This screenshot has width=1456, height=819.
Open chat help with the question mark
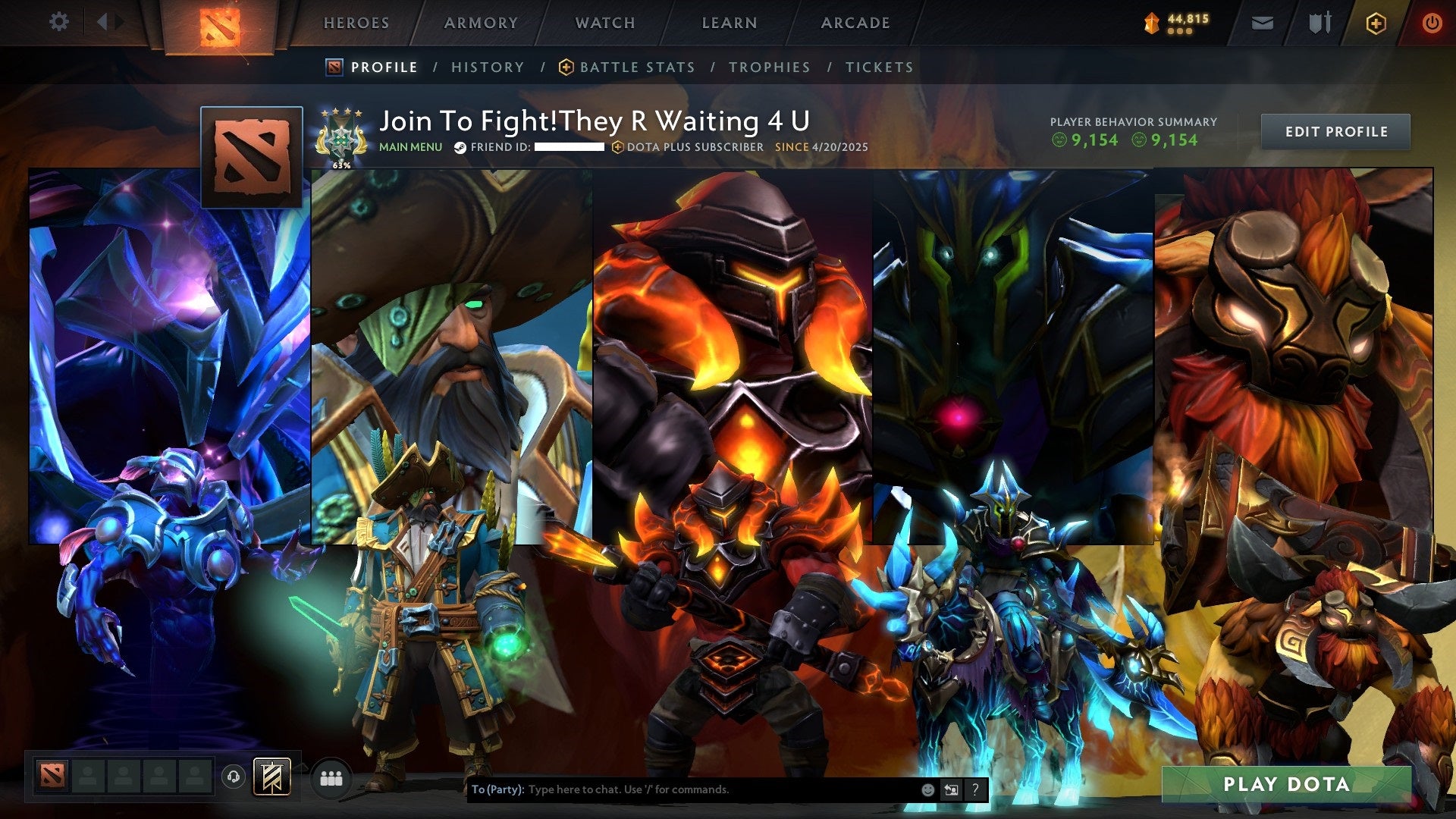[x=975, y=789]
